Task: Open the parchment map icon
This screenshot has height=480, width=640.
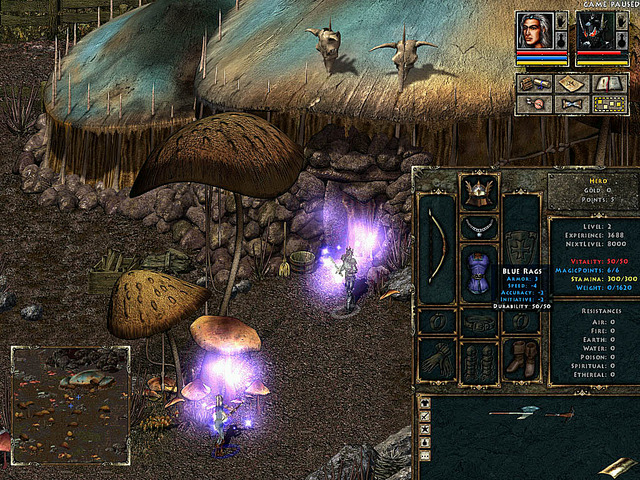Action: 571,85
